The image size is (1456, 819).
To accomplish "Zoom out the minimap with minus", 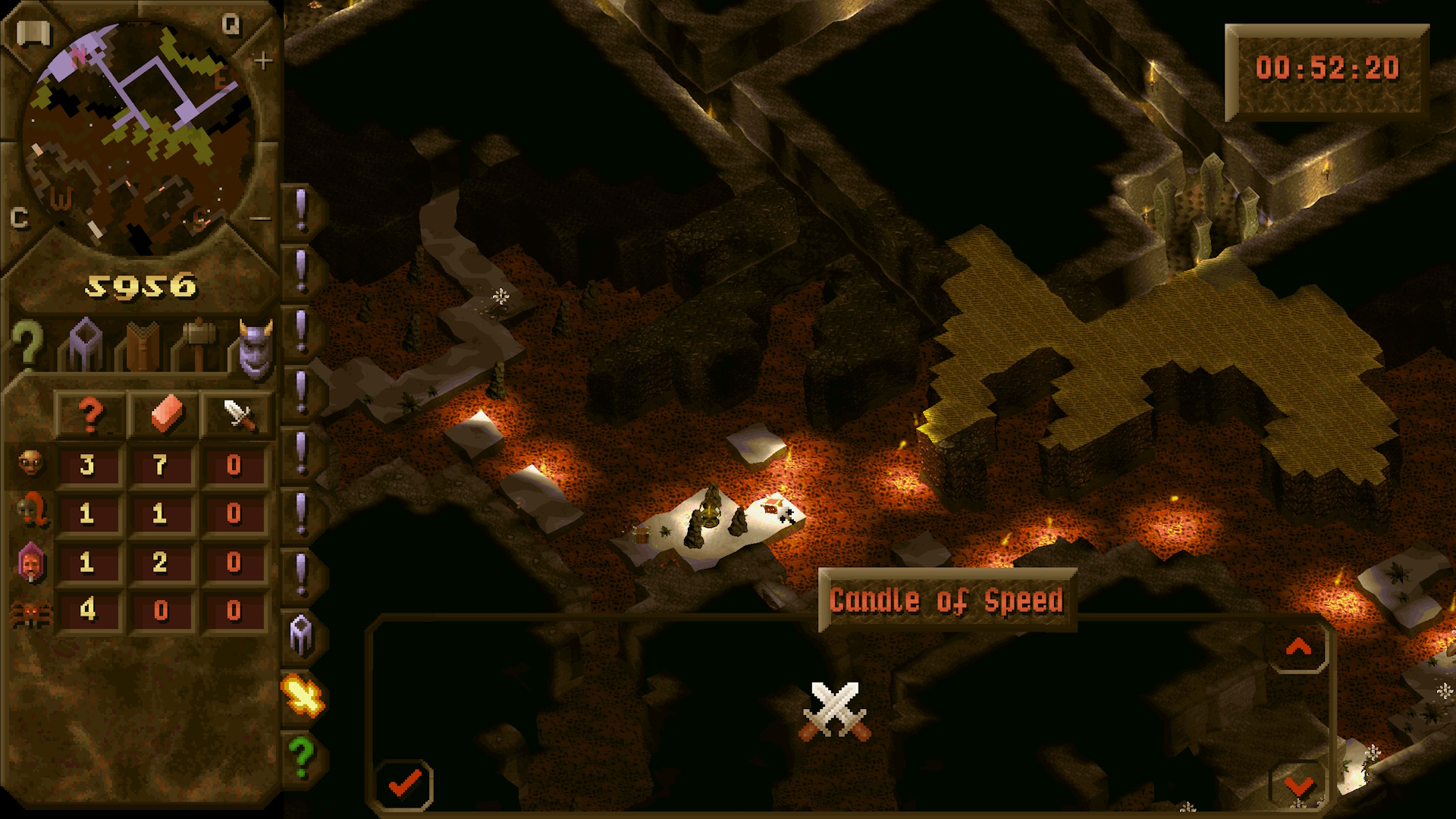I will [260, 219].
